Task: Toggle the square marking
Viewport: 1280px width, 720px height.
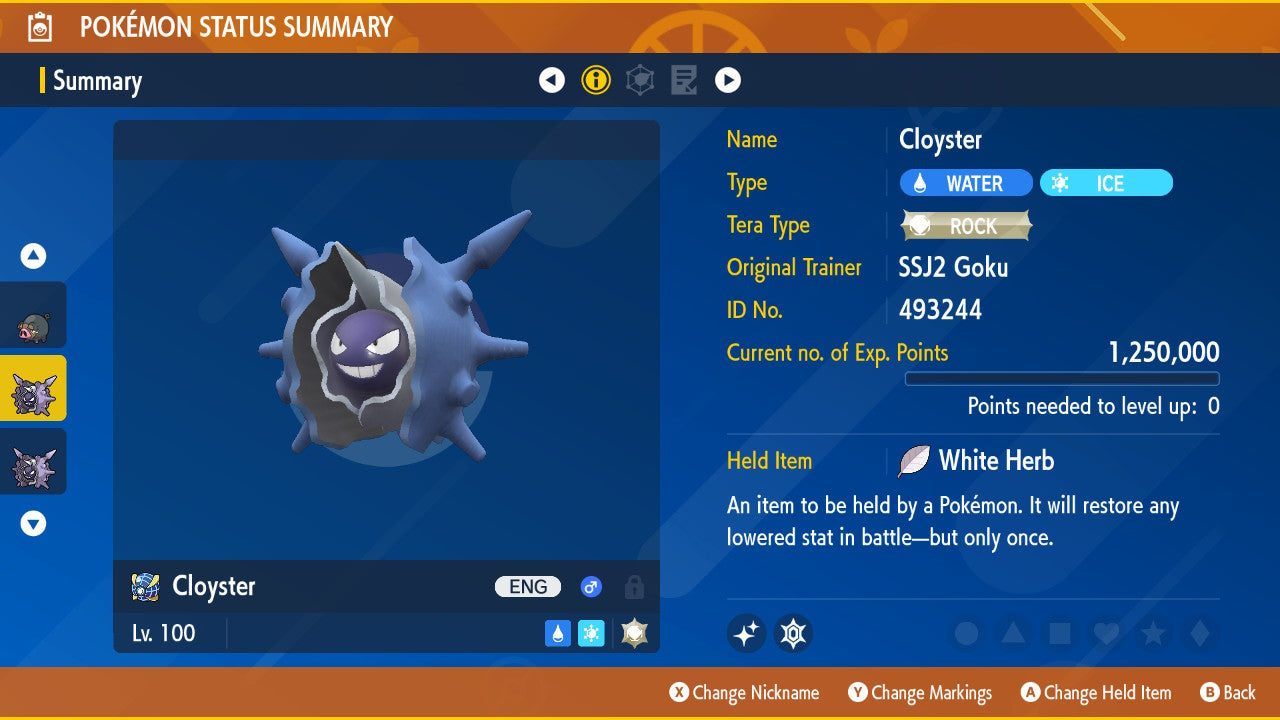Action: (1059, 633)
